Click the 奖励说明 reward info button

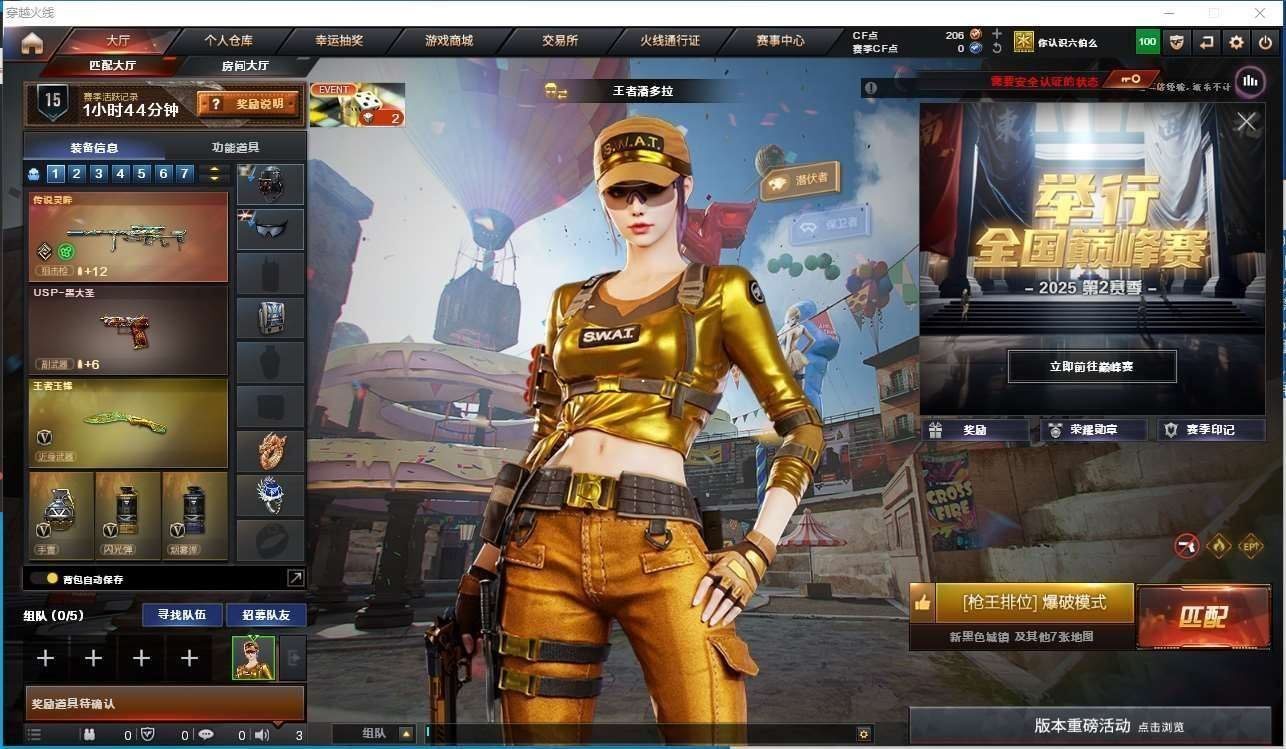[x=248, y=103]
